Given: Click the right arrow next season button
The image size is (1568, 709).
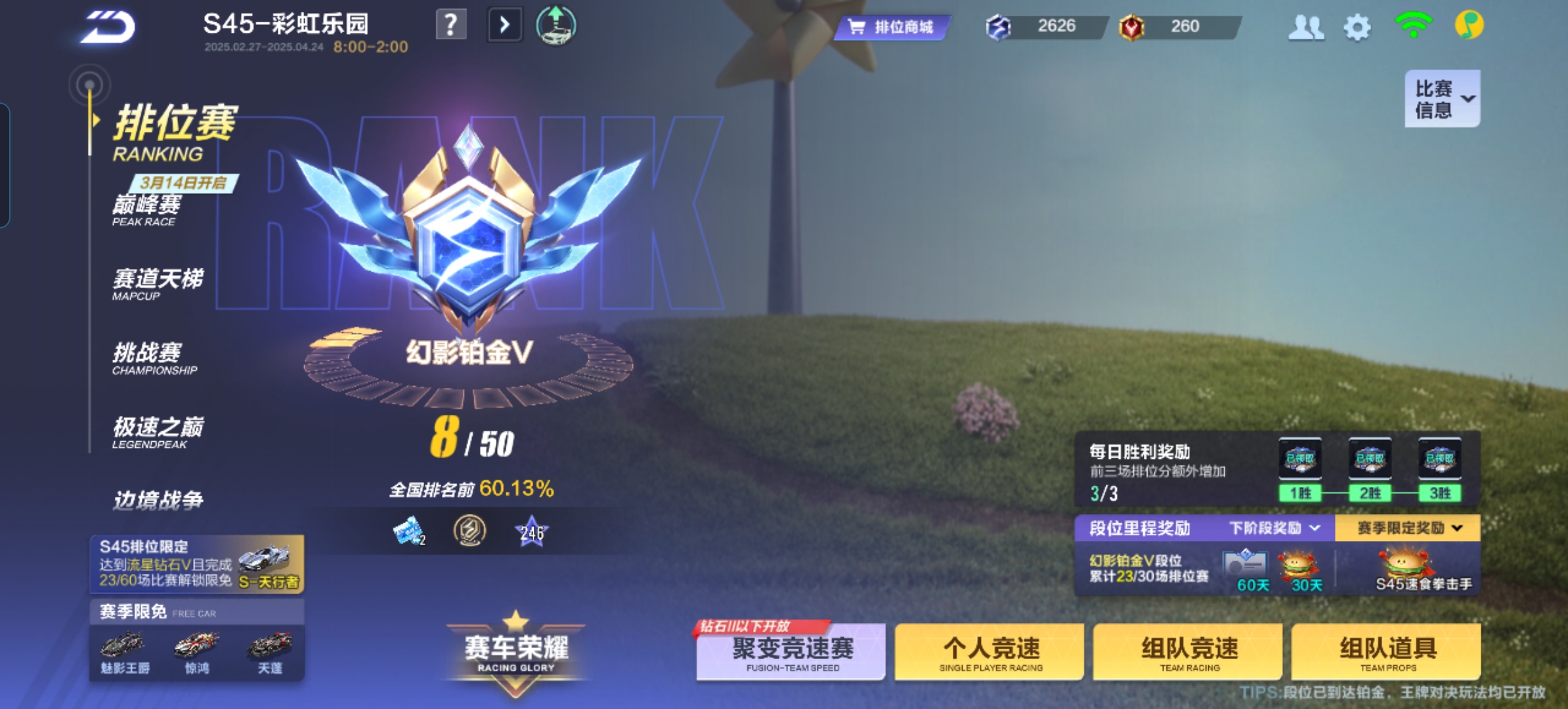Looking at the screenshot, I should pos(504,26).
